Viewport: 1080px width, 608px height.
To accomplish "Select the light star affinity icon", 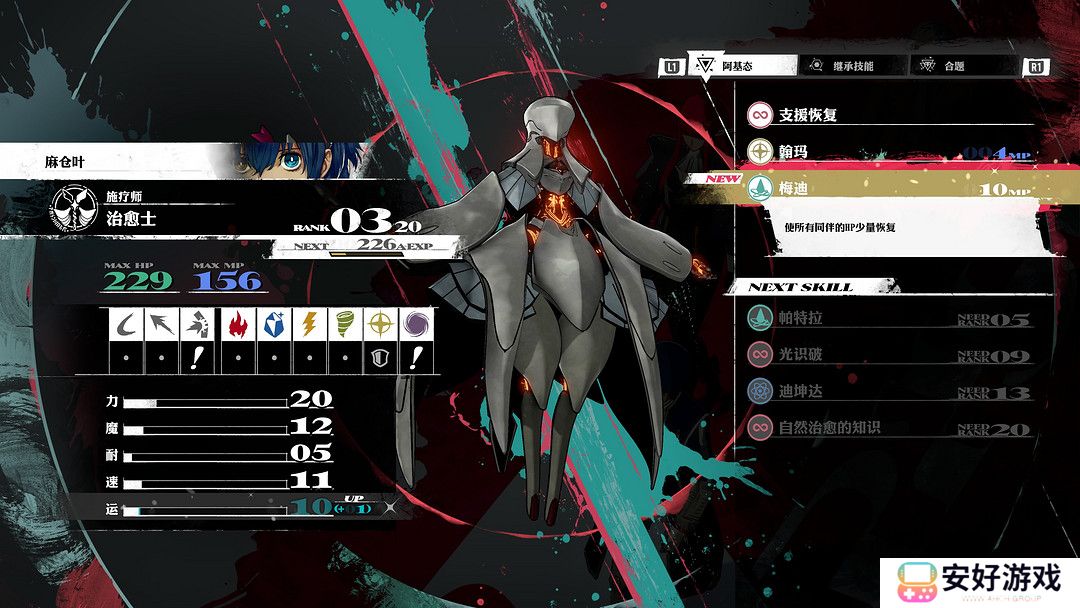I will point(379,324).
